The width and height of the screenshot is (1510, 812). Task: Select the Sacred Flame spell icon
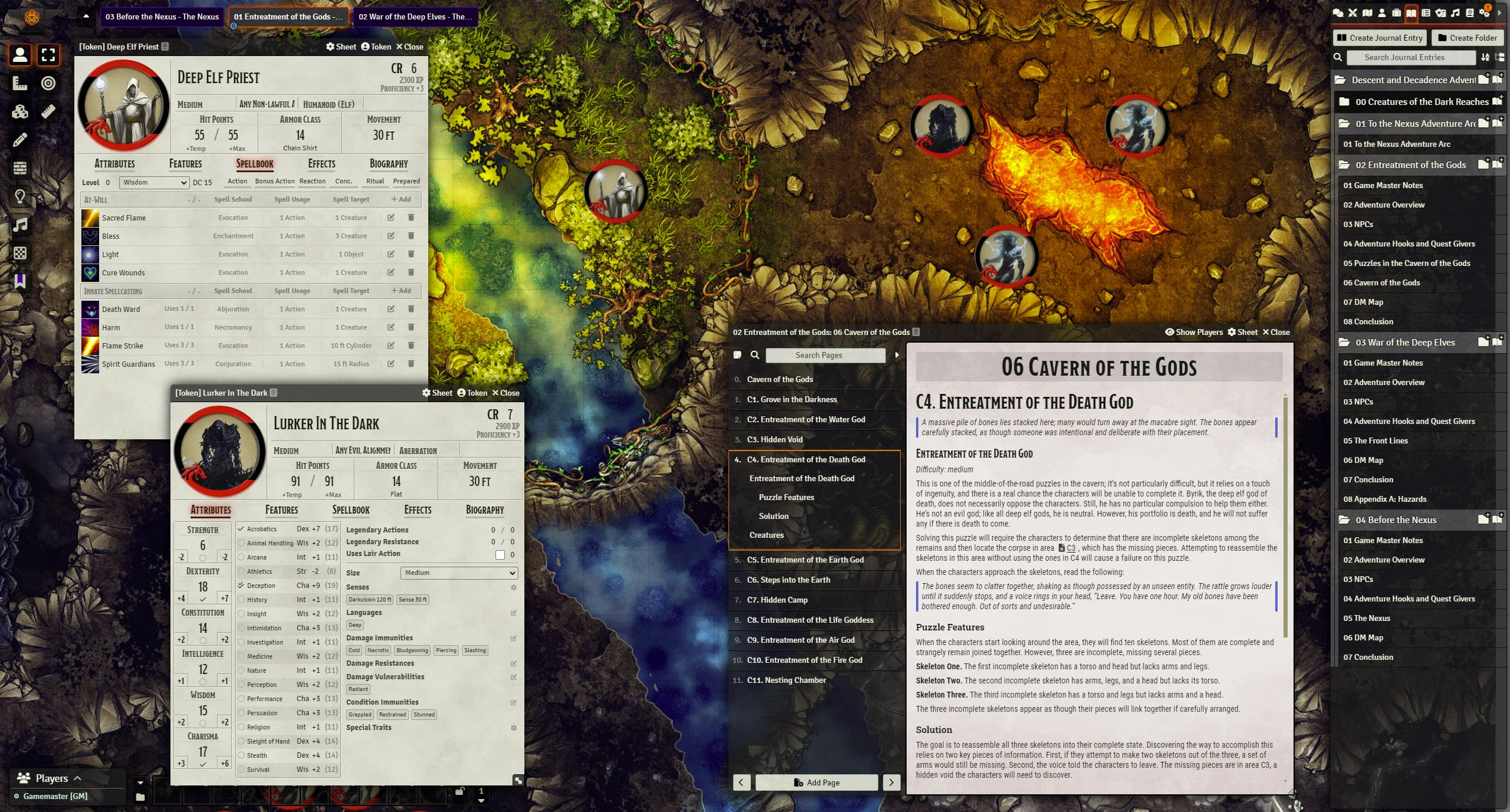[x=90, y=218]
